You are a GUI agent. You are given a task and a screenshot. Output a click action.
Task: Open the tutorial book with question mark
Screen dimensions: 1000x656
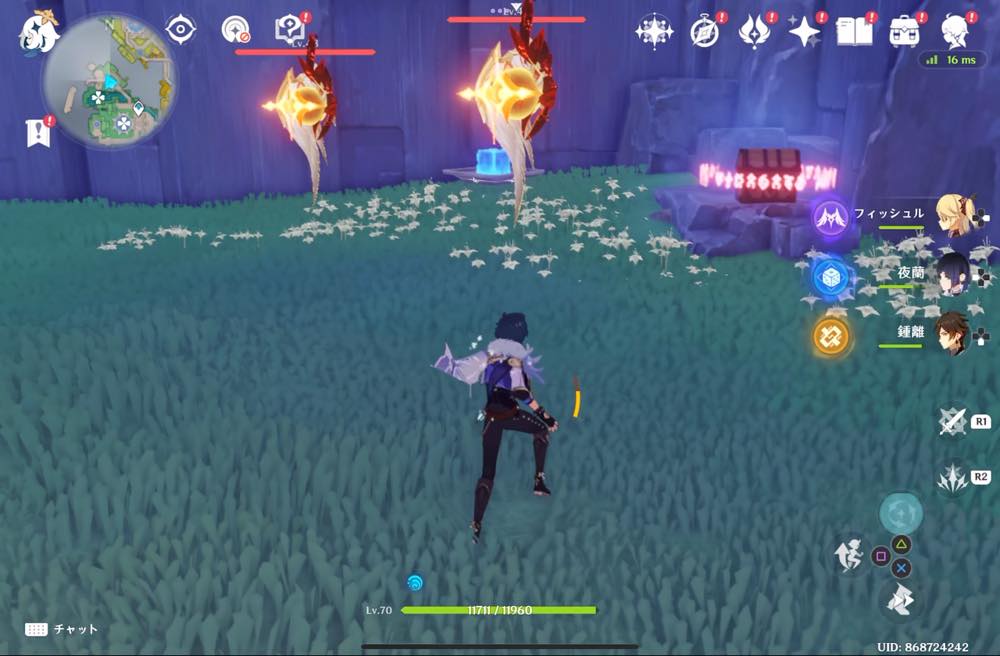click(x=289, y=30)
